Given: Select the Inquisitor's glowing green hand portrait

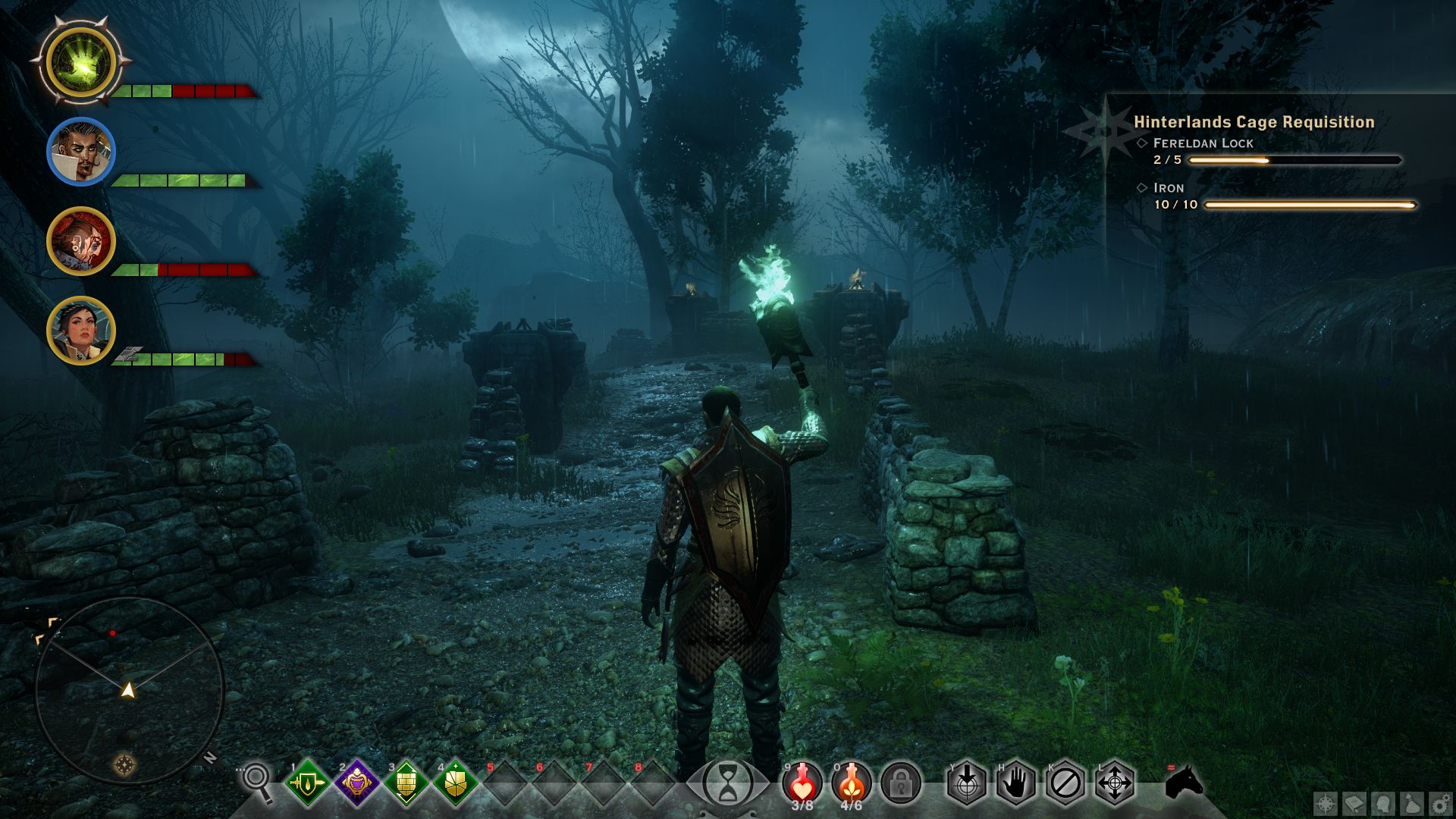Looking at the screenshot, I should [x=80, y=62].
